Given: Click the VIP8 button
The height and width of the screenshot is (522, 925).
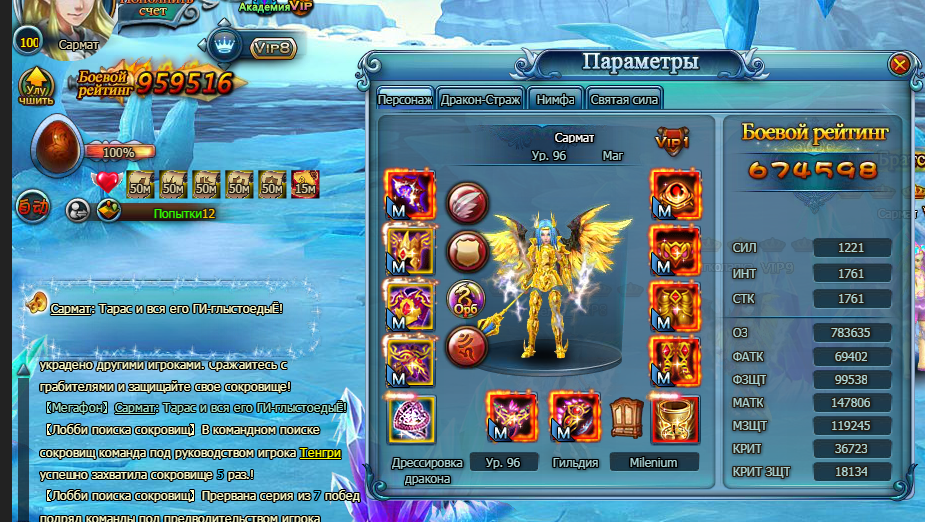Looking at the screenshot, I should tap(272, 47).
